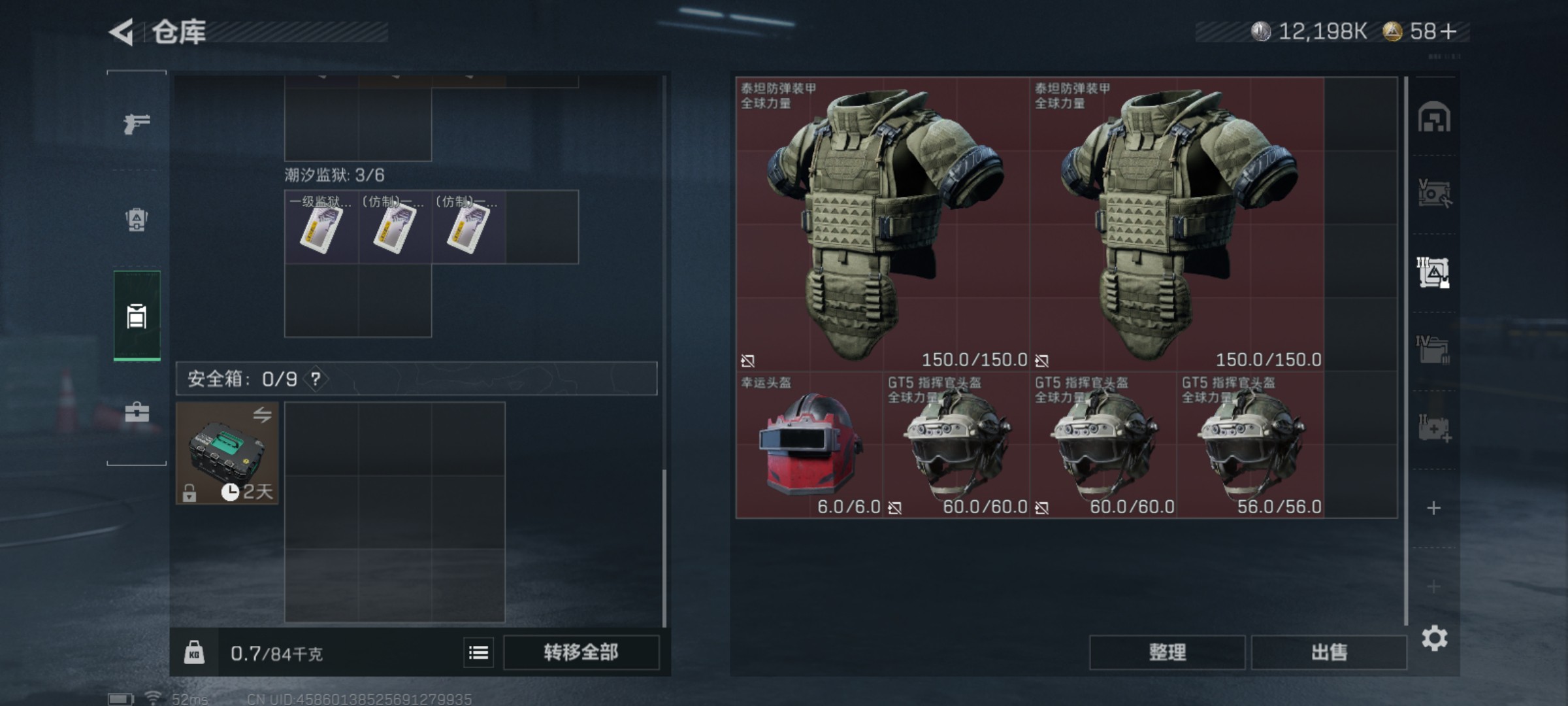
Task: Click the 转移全部 button
Action: (581, 652)
